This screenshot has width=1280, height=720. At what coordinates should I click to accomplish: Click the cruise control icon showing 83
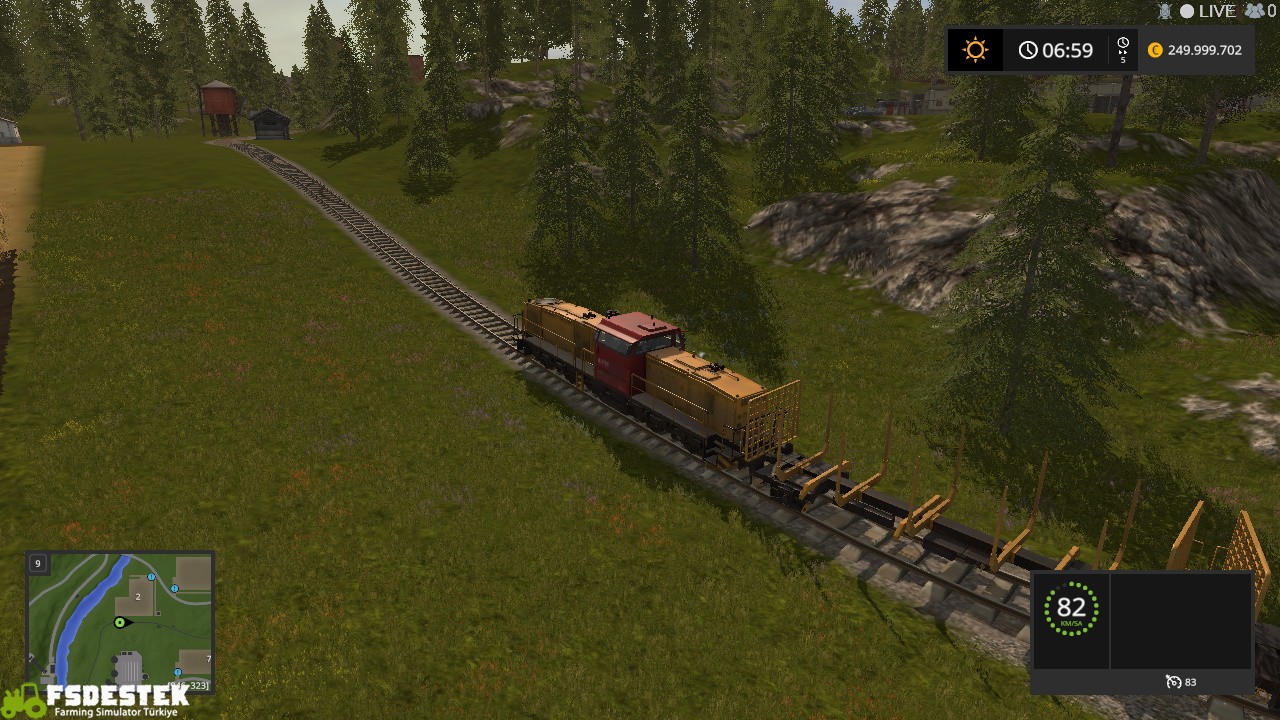point(1172,681)
